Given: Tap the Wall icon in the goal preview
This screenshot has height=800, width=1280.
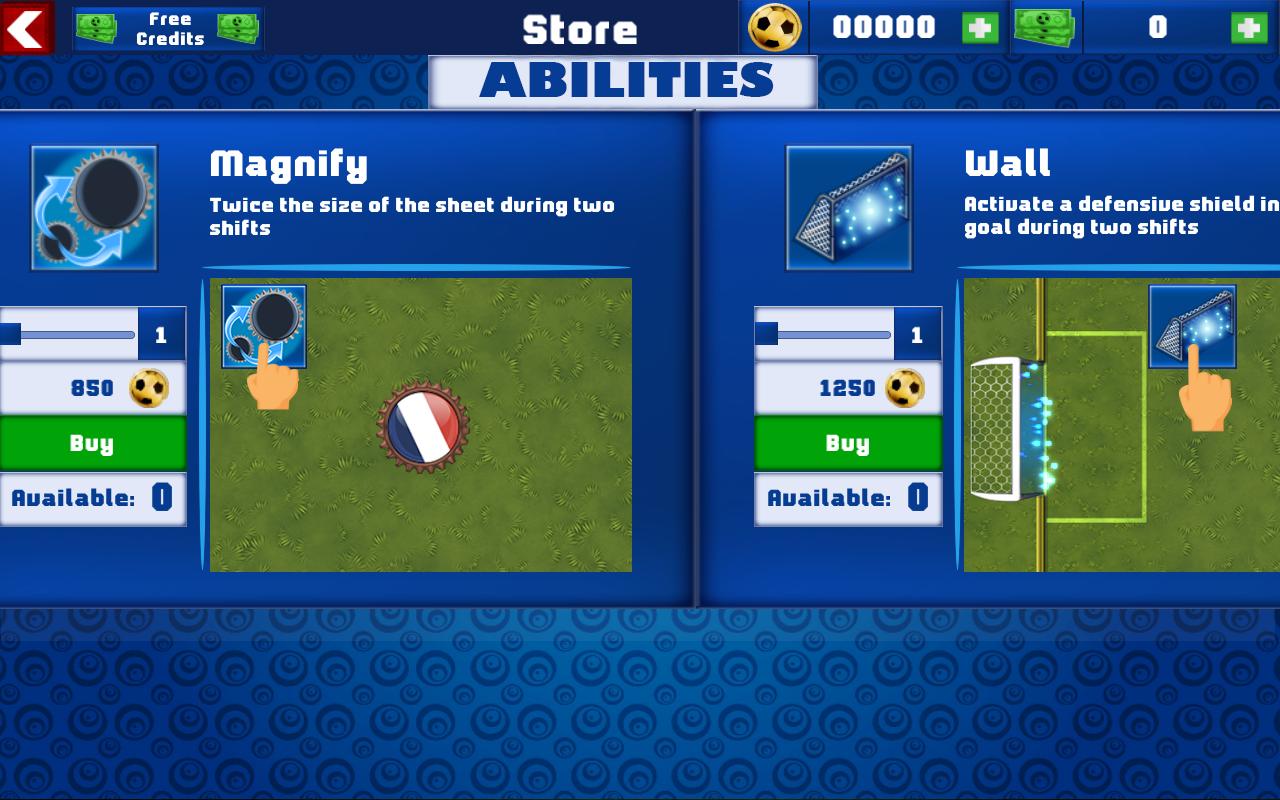Looking at the screenshot, I should [x=1192, y=325].
